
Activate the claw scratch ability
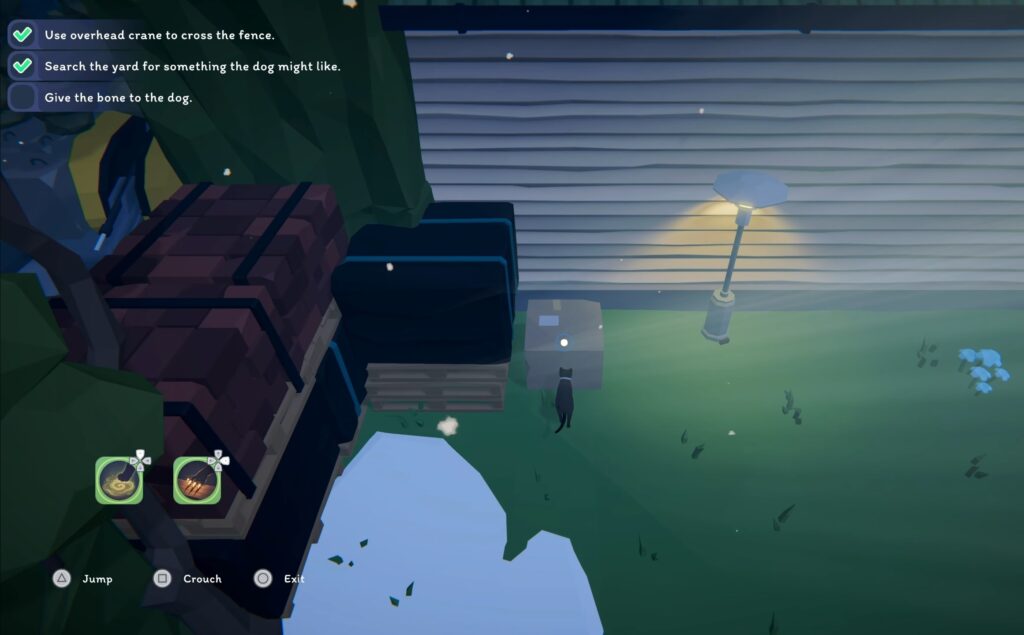point(197,480)
